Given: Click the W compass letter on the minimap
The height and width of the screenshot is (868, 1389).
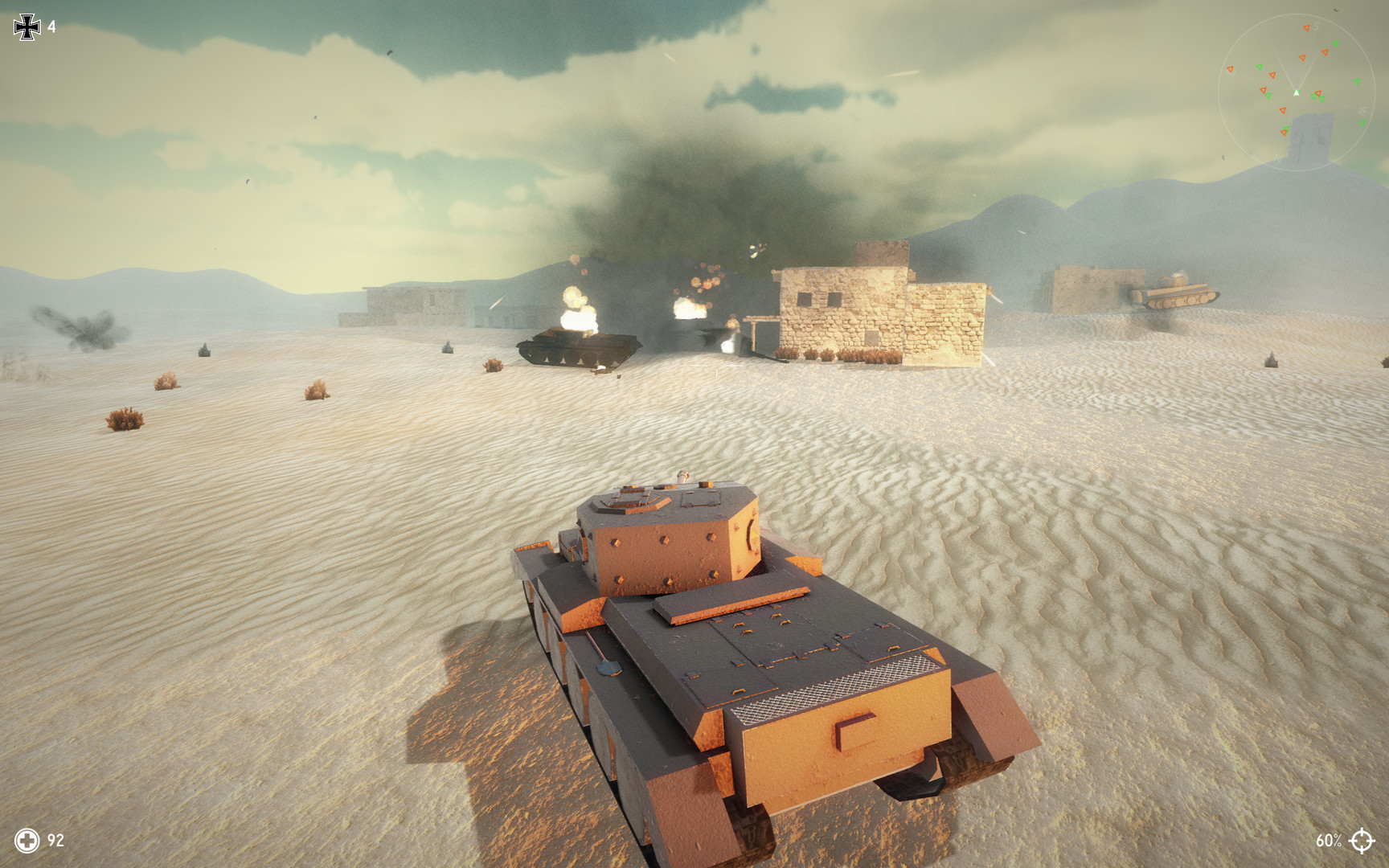Looking at the screenshot, I should tap(1362, 110).
